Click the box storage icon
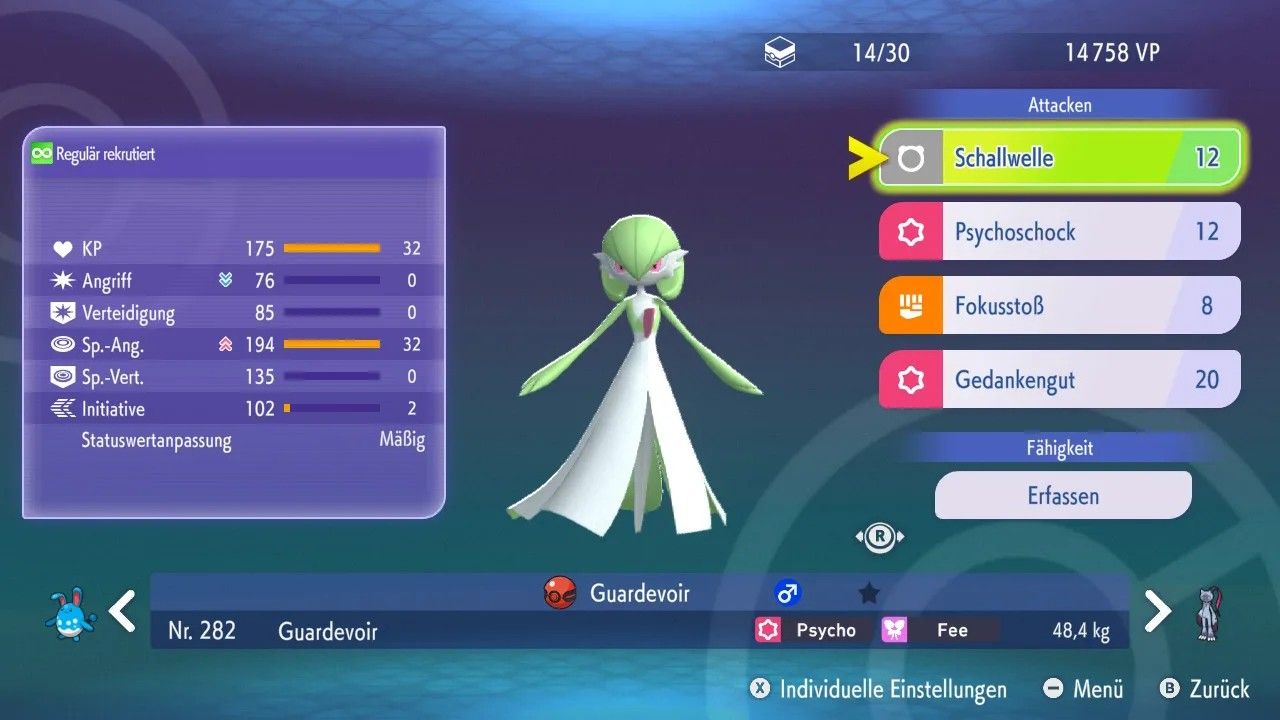The image size is (1280, 720). [780, 53]
